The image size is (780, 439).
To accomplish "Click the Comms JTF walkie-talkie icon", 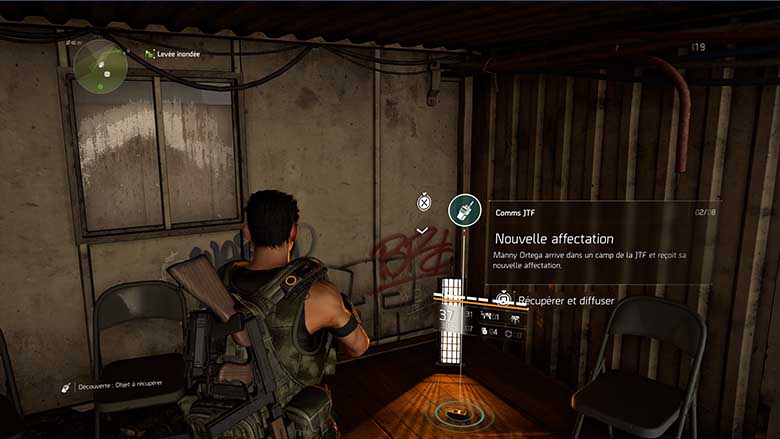I will (x=465, y=210).
